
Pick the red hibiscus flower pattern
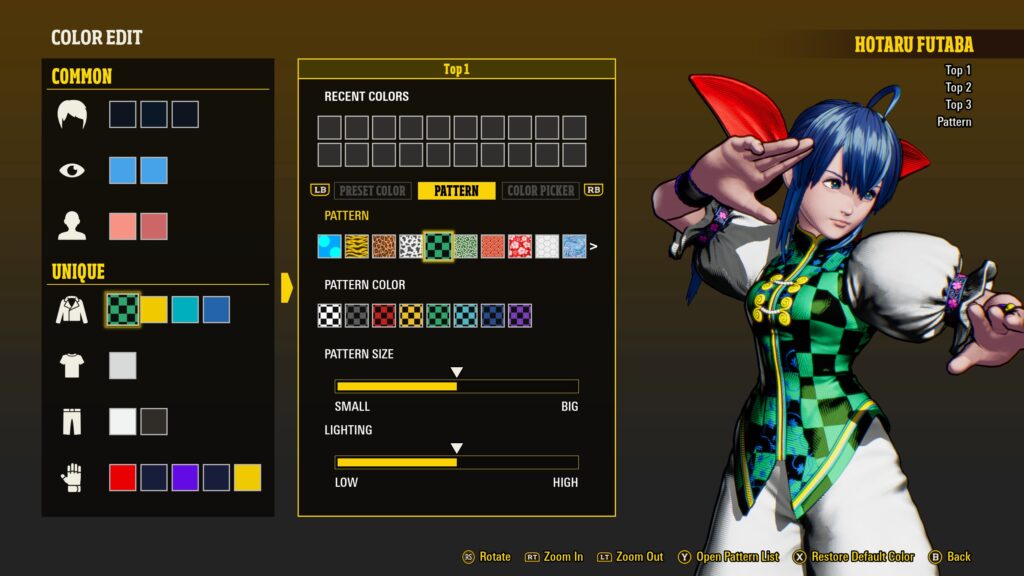520,246
